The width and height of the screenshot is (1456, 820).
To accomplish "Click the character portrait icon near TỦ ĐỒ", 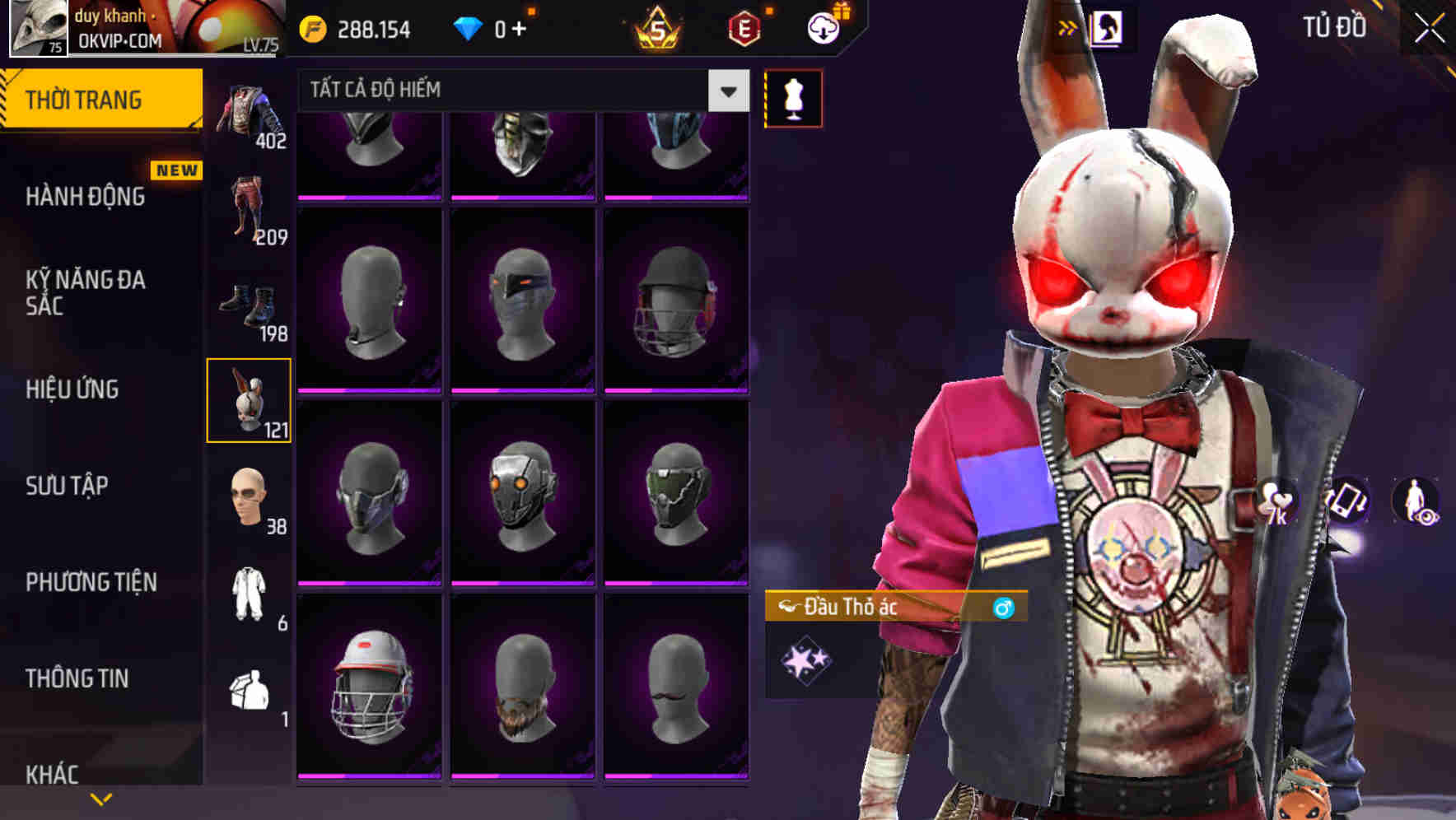I will click(1108, 26).
